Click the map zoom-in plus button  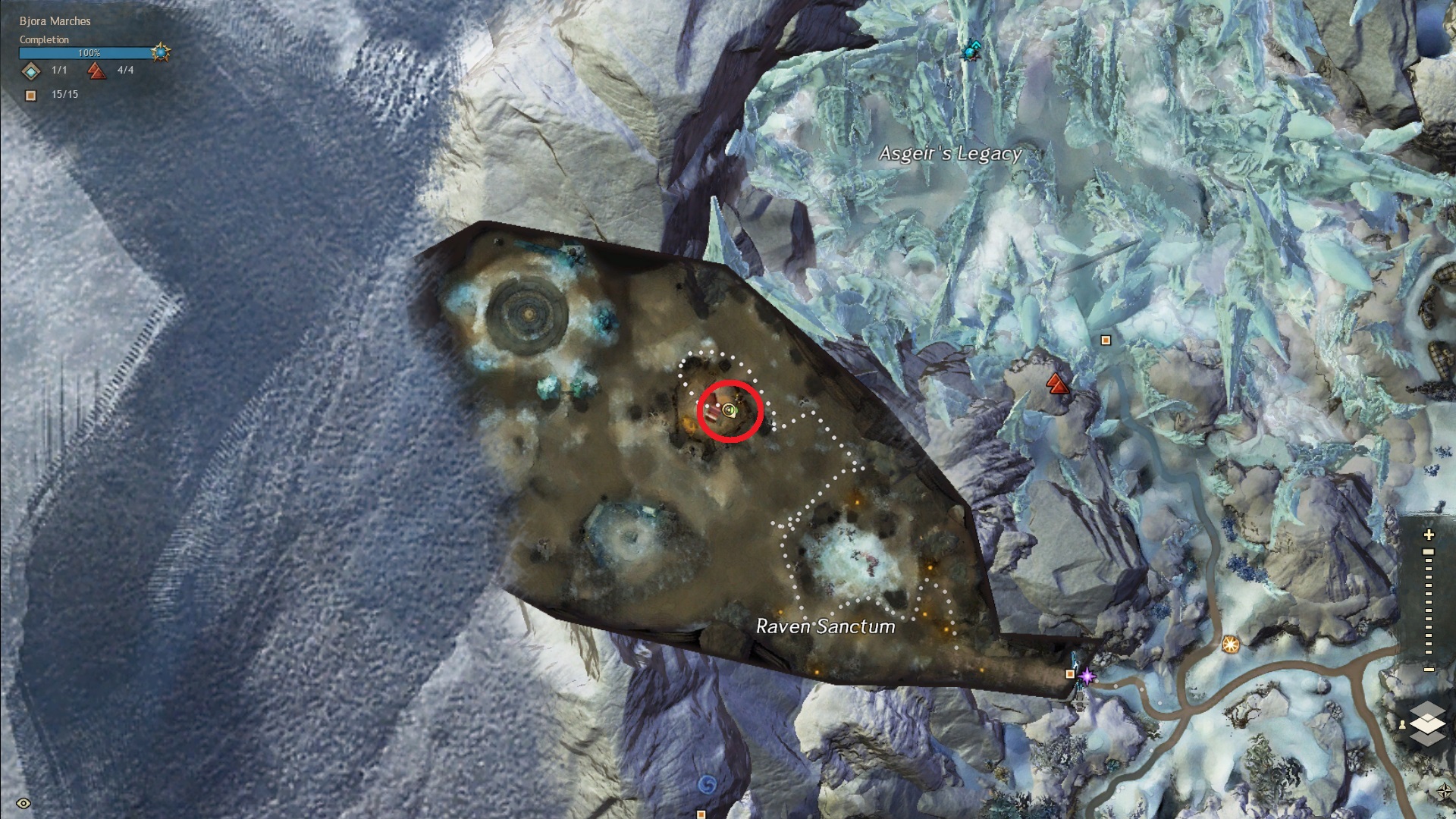click(1429, 535)
